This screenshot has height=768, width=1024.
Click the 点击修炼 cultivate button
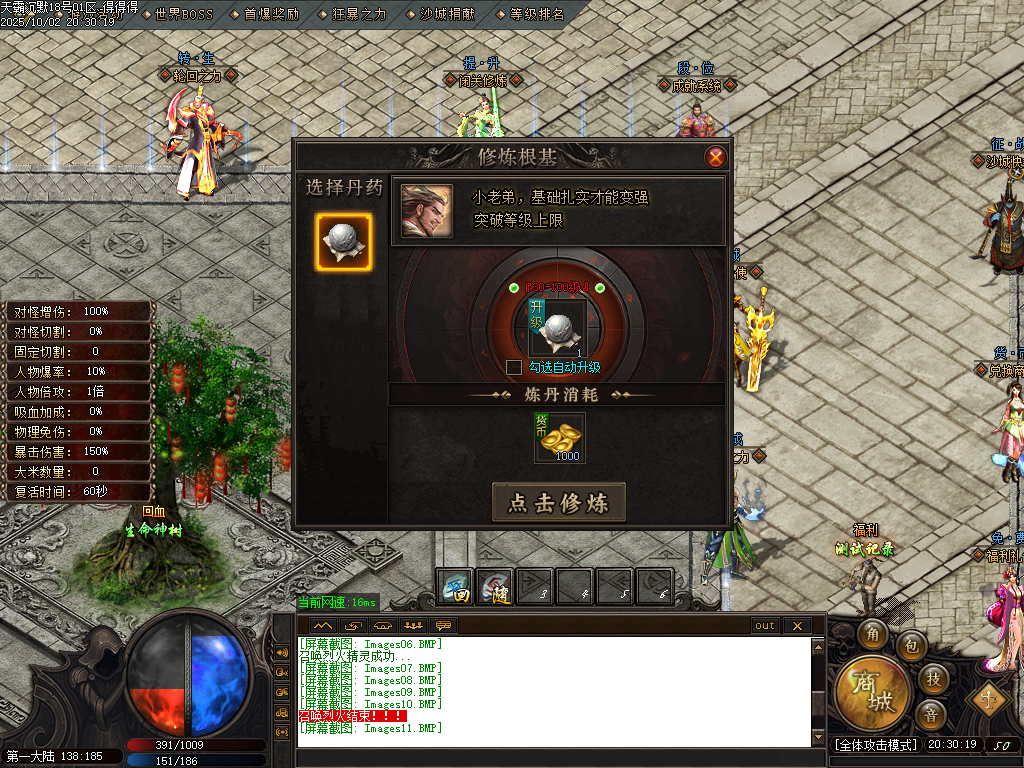tap(558, 503)
